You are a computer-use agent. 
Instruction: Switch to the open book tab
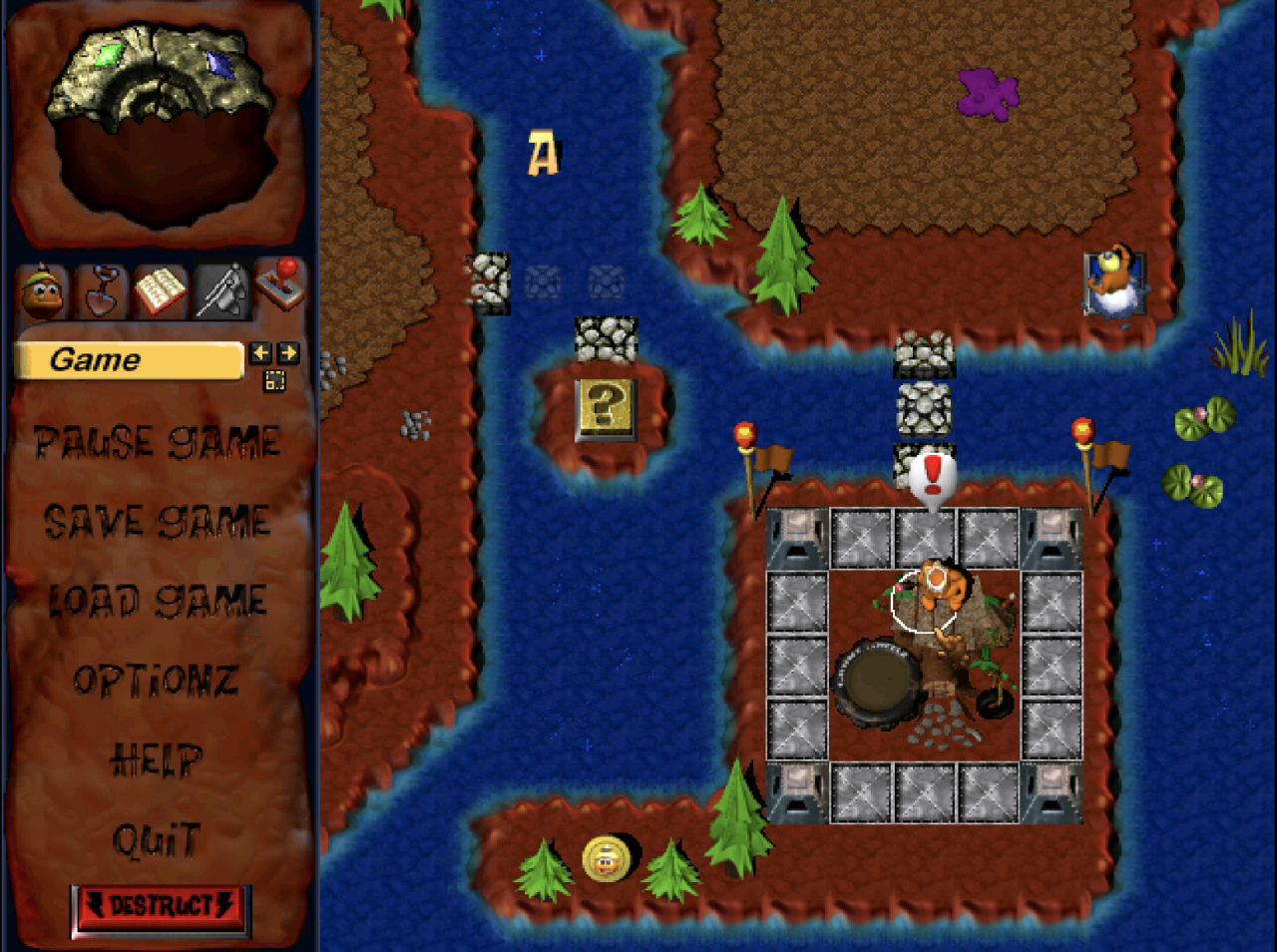(160, 291)
